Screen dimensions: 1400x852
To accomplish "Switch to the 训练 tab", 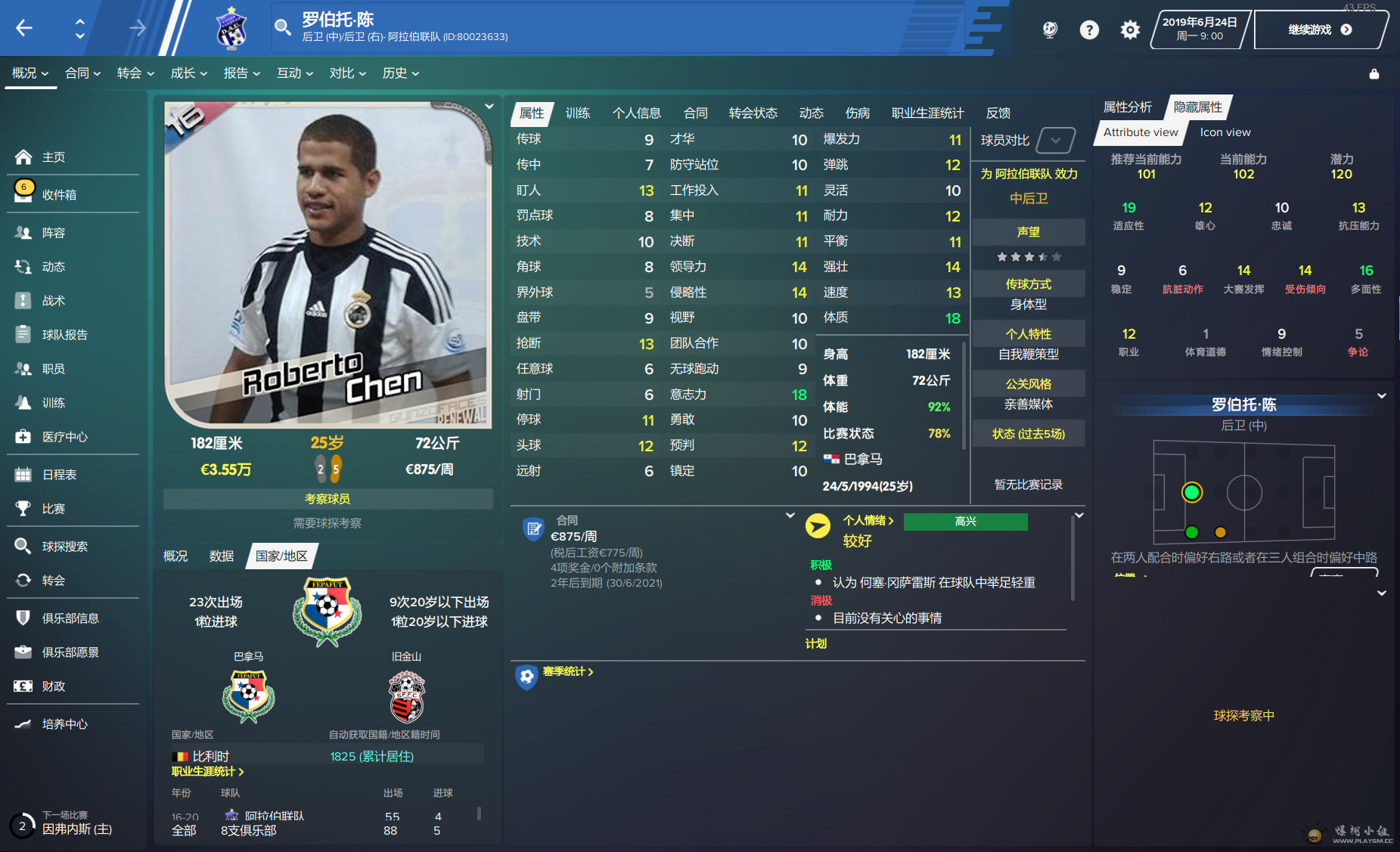I will pyautogui.click(x=577, y=113).
